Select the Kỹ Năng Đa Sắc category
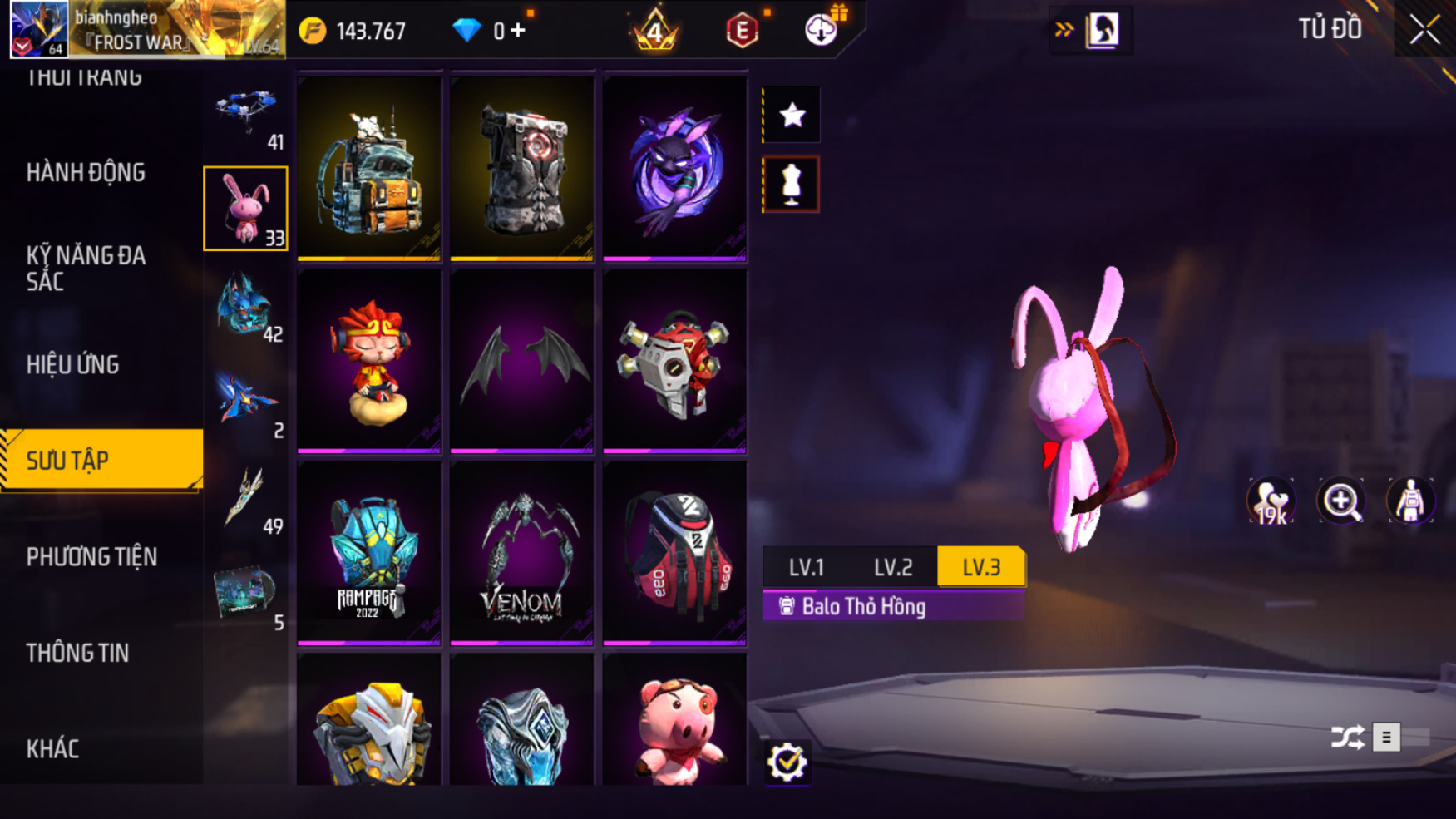This screenshot has height=819, width=1456. [x=86, y=268]
